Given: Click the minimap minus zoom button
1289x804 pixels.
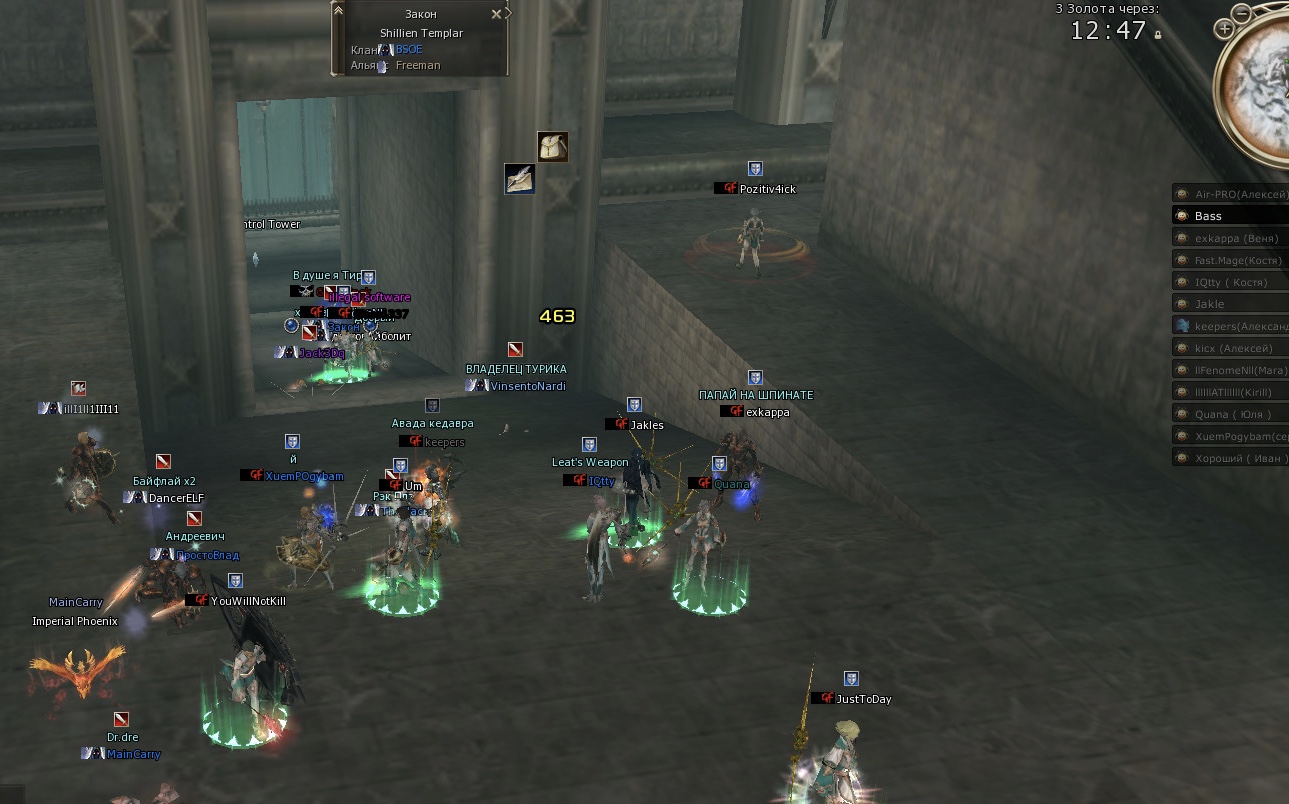Looking at the screenshot, I should [x=1241, y=13].
